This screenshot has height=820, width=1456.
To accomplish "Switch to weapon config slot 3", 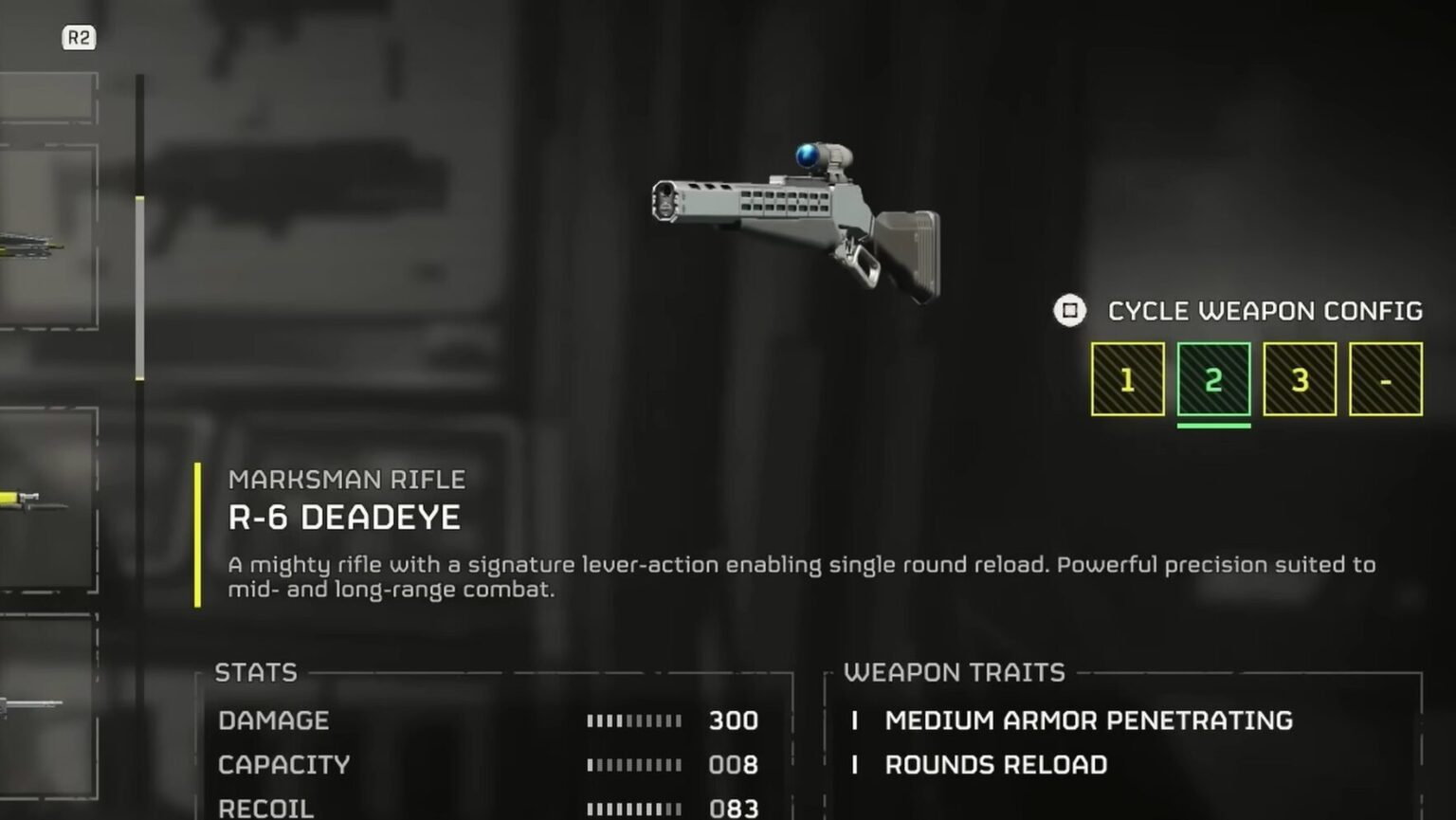I will point(1300,379).
